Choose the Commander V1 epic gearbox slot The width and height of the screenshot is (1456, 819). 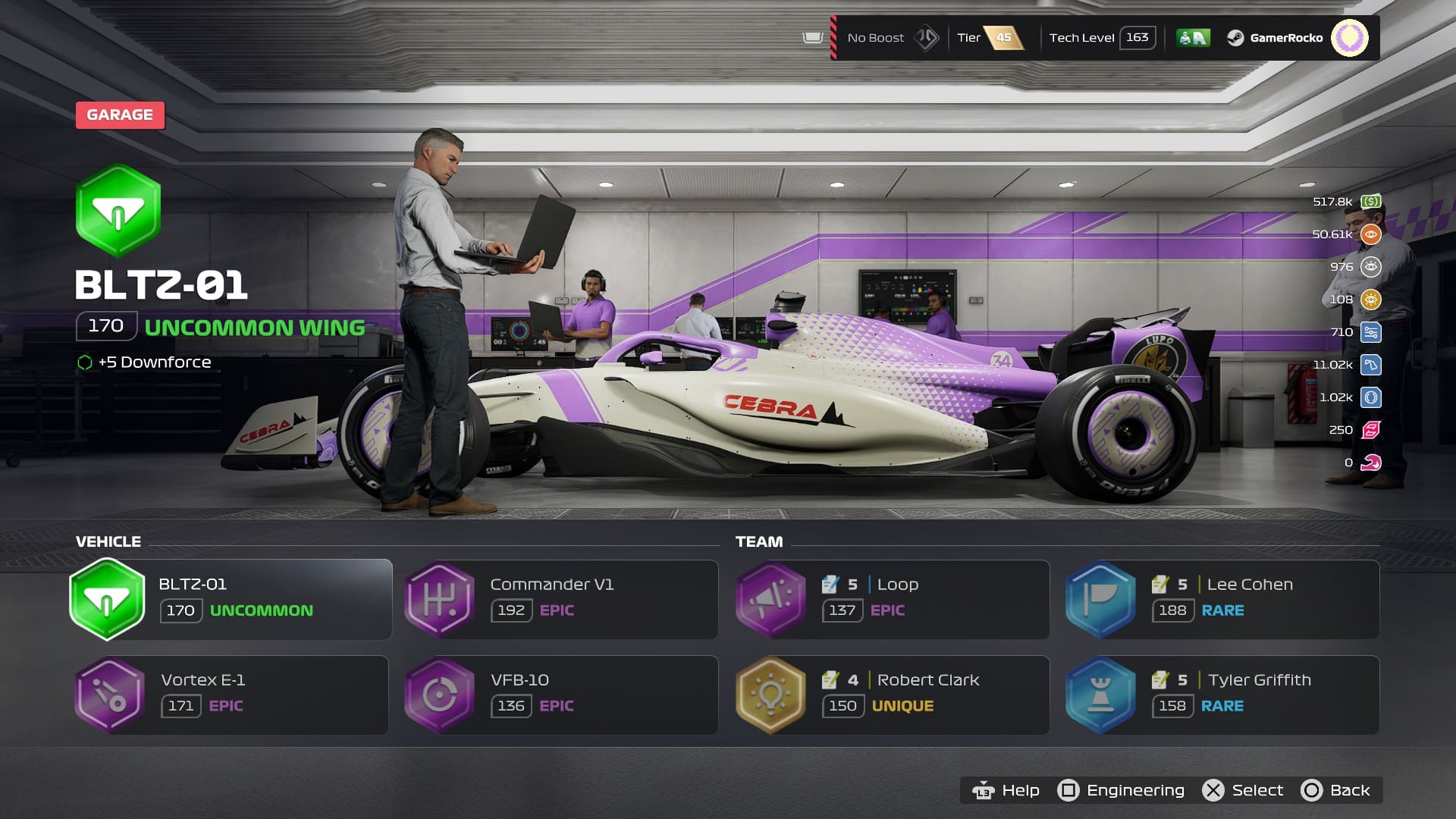pos(561,599)
